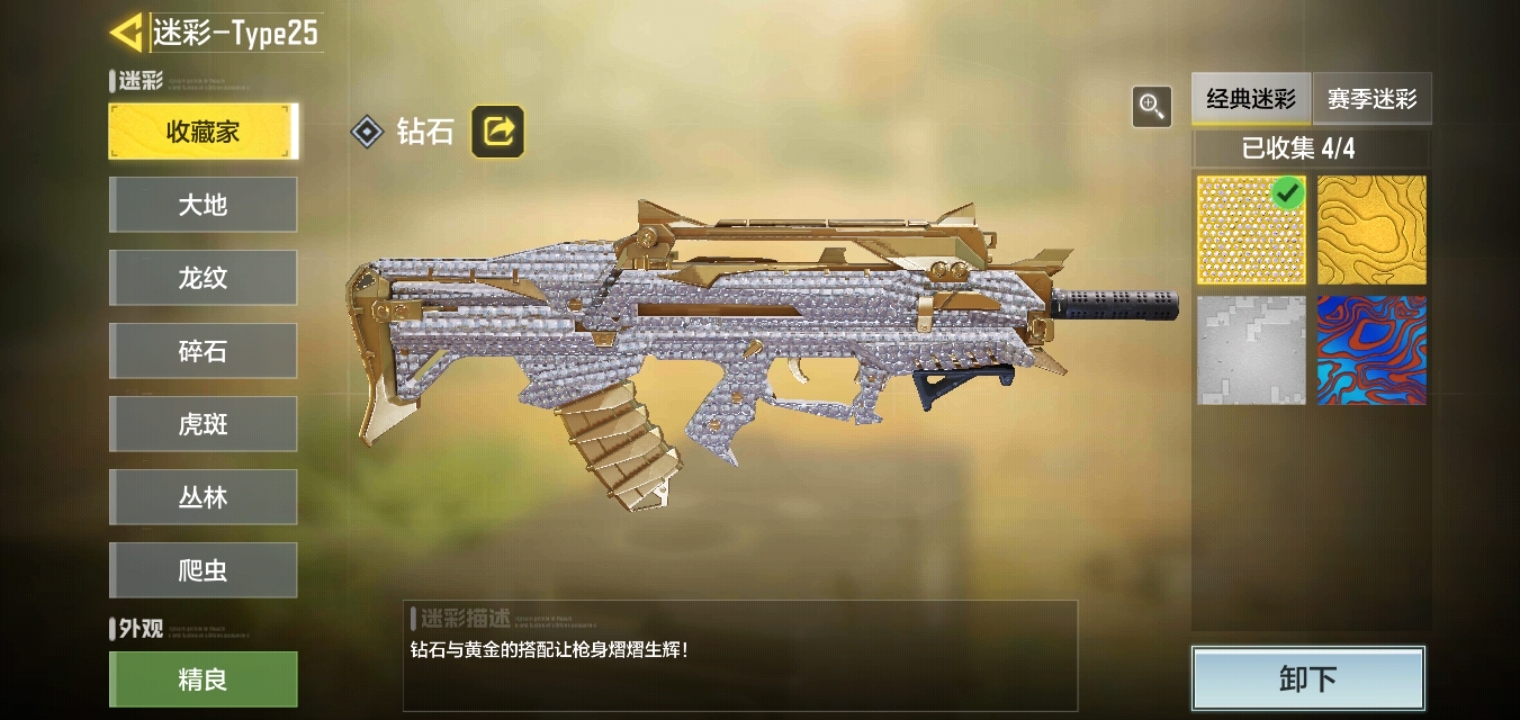
Task: Select the blue and red damascus camo
Action: coord(1371,350)
